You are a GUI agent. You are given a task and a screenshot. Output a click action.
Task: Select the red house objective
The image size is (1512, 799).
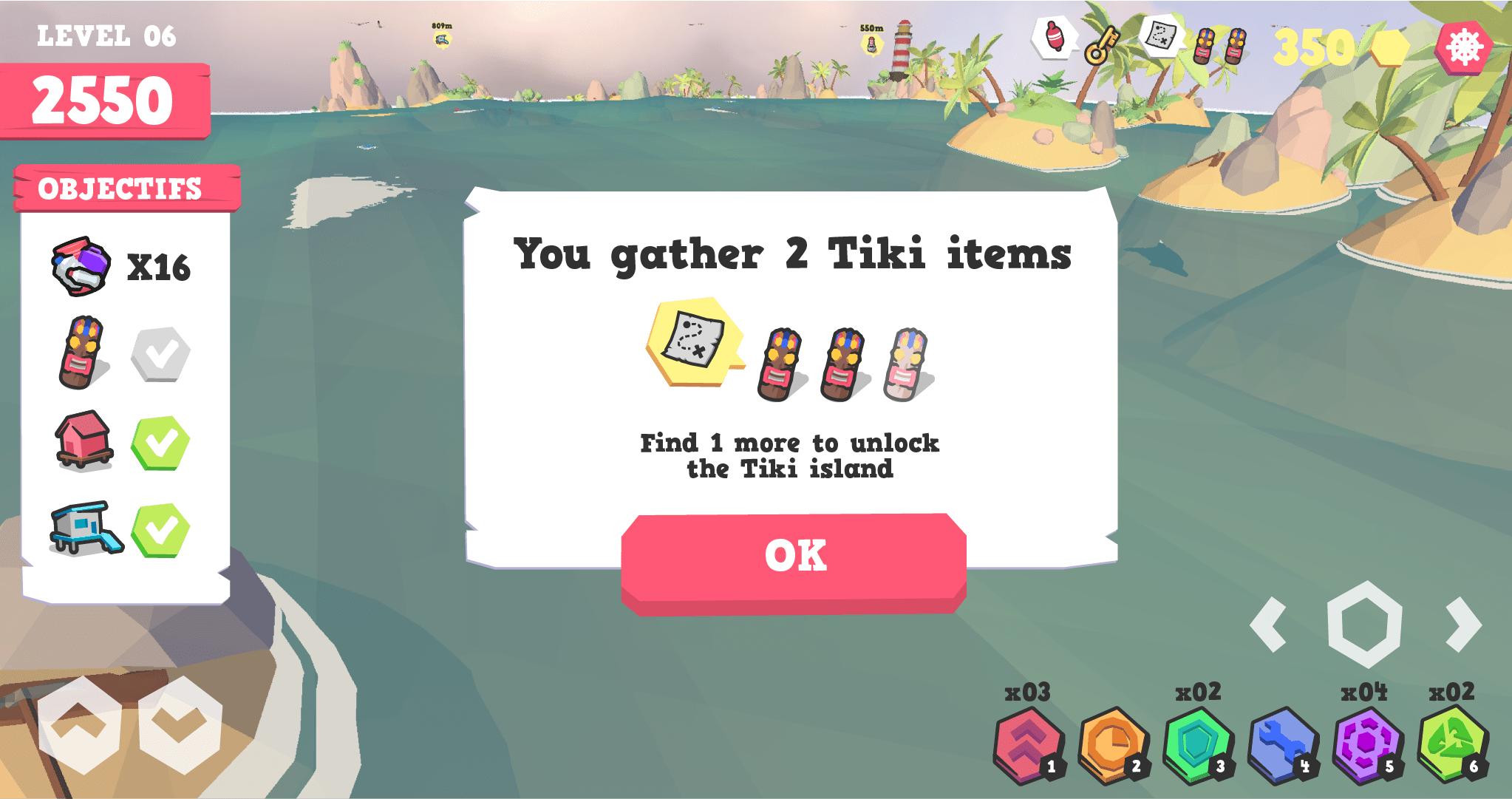coord(84,441)
